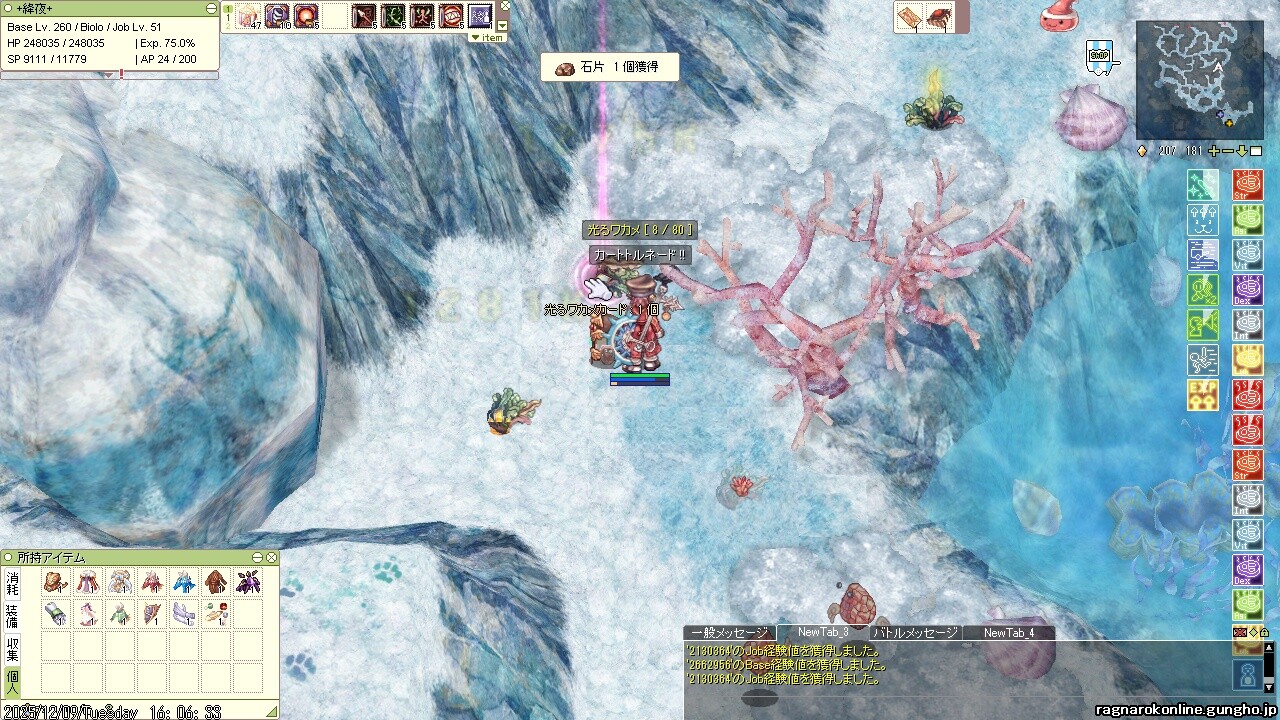
Task: Select the purple crystal wings item
Action: pos(248,582)
